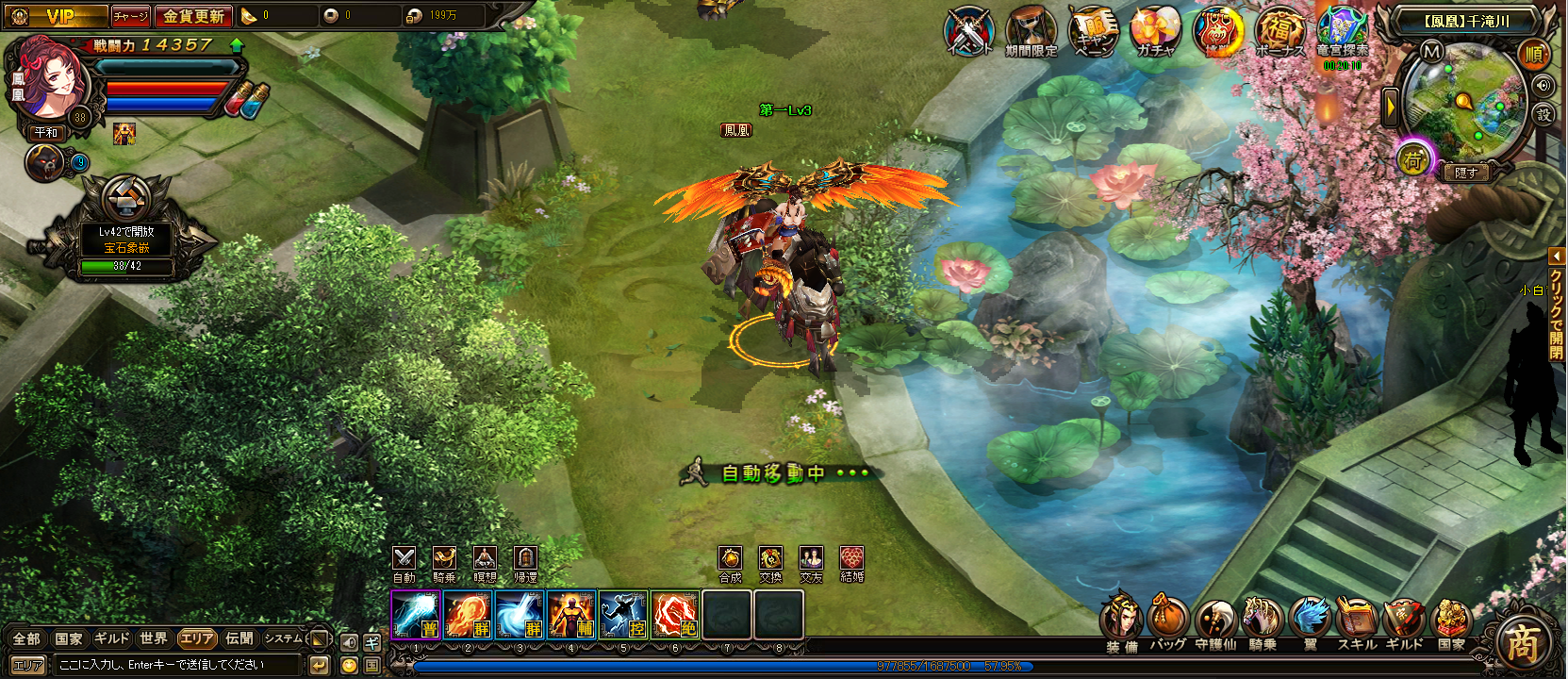Click the circular minimap
Image resolution: width=1568 pixels, height=679 pixels.
tap(1462, 102)
